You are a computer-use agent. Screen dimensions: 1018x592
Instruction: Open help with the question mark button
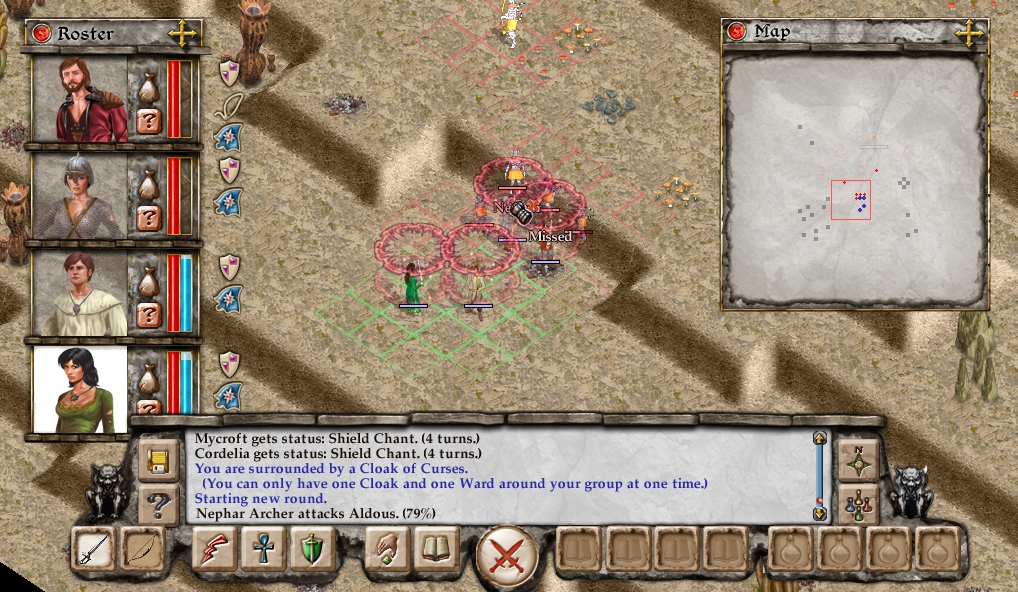click(158, 503)
